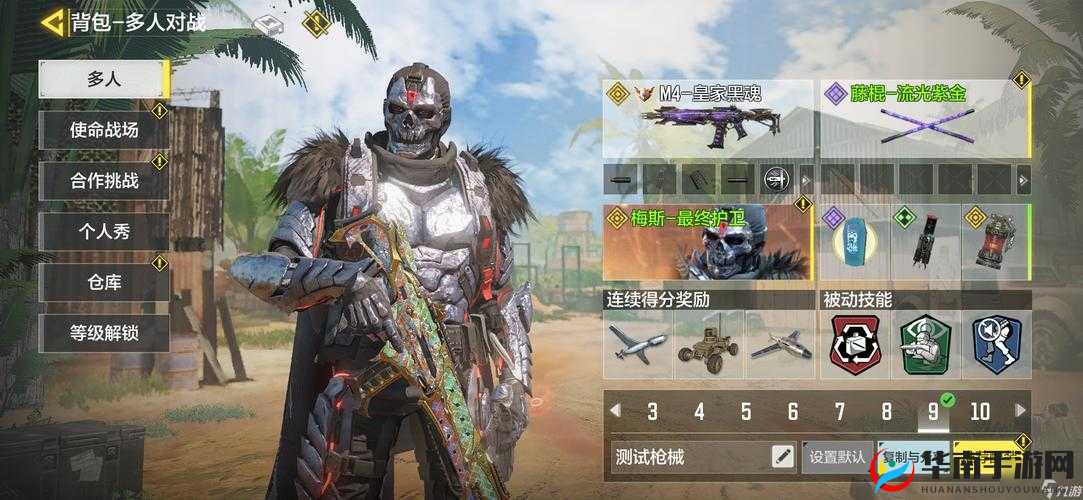The width and height of the screenshot is (1083, 500).
Task: Select the green soldier perk
Action: [x=924, y=345]
